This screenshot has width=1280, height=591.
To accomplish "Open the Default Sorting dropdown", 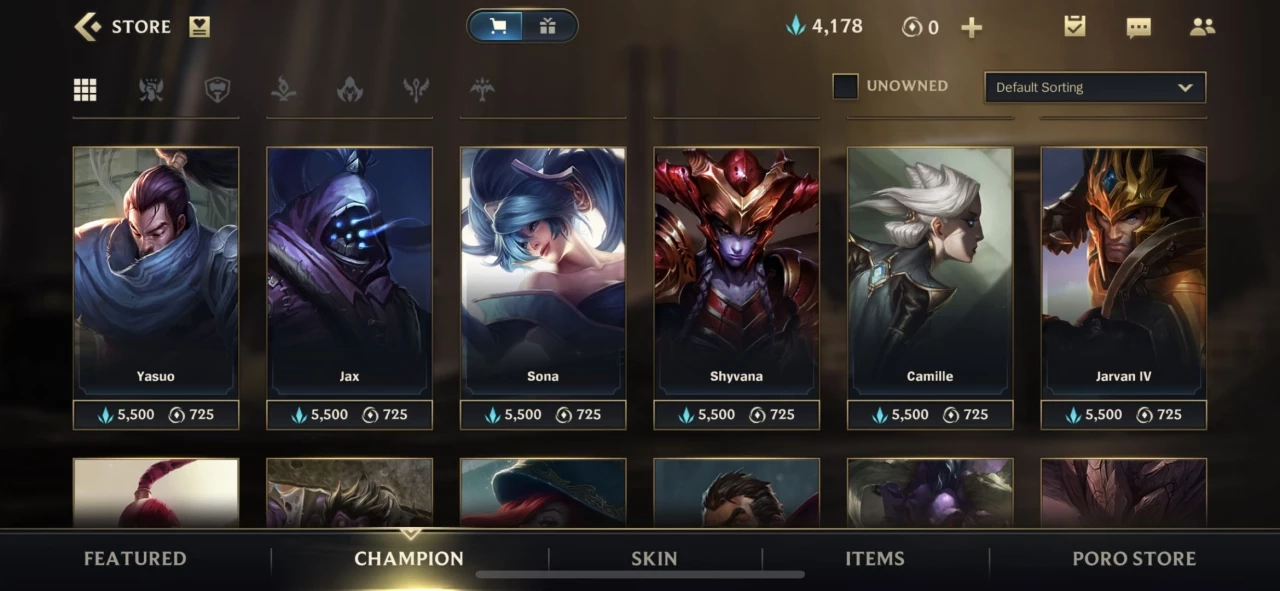I will 1095,87.
